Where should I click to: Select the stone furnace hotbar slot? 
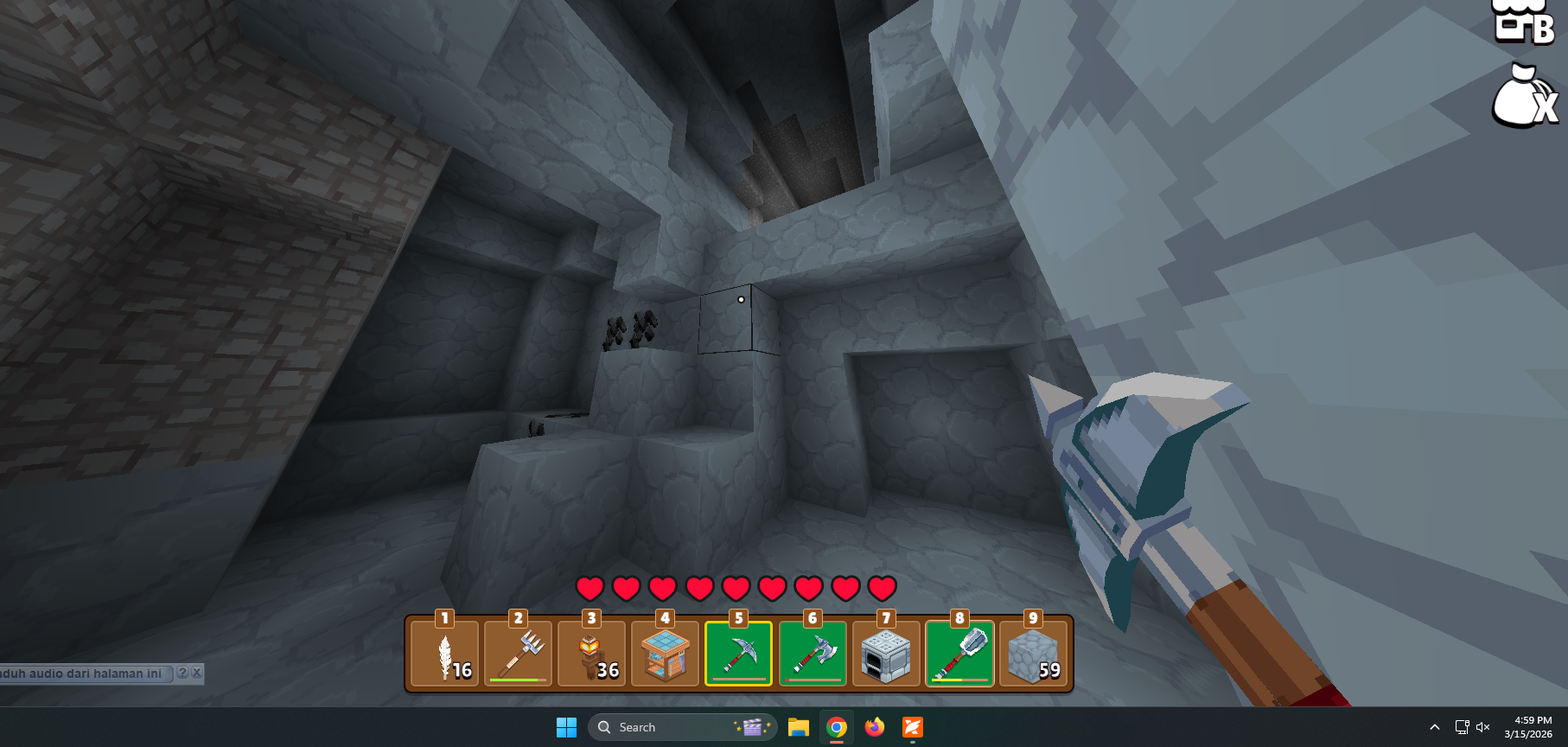click(x=885, y=654)
